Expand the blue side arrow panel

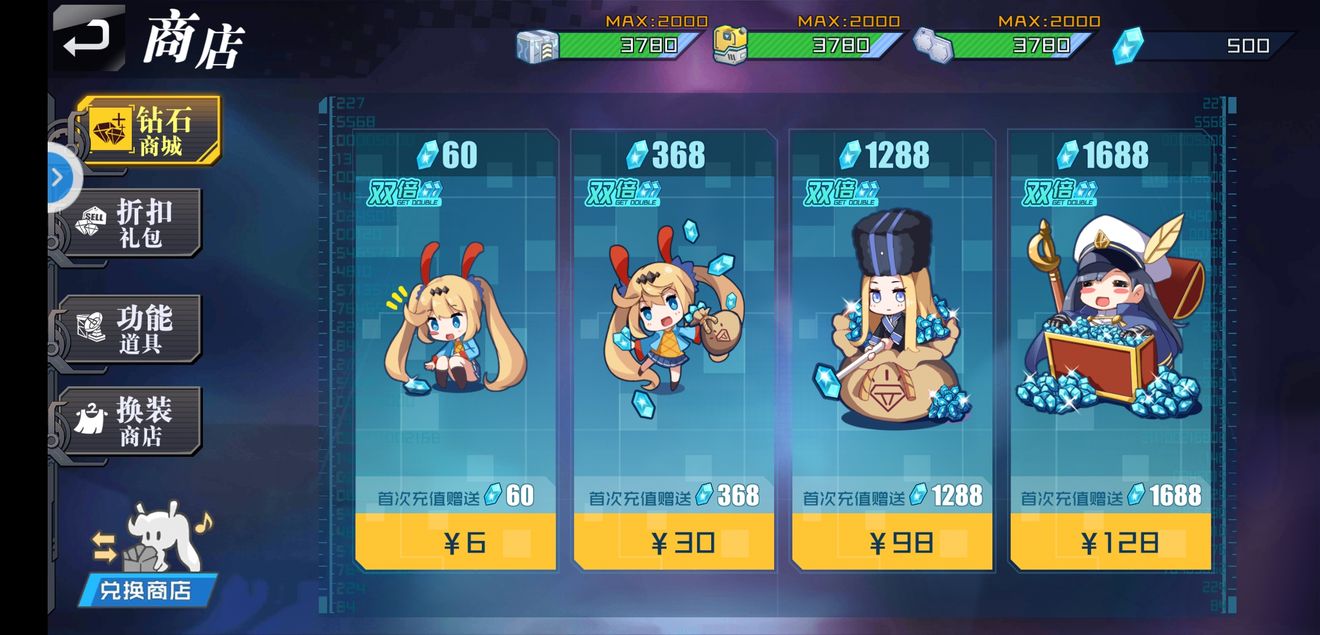pyautogui.click(x=58, y=178)
